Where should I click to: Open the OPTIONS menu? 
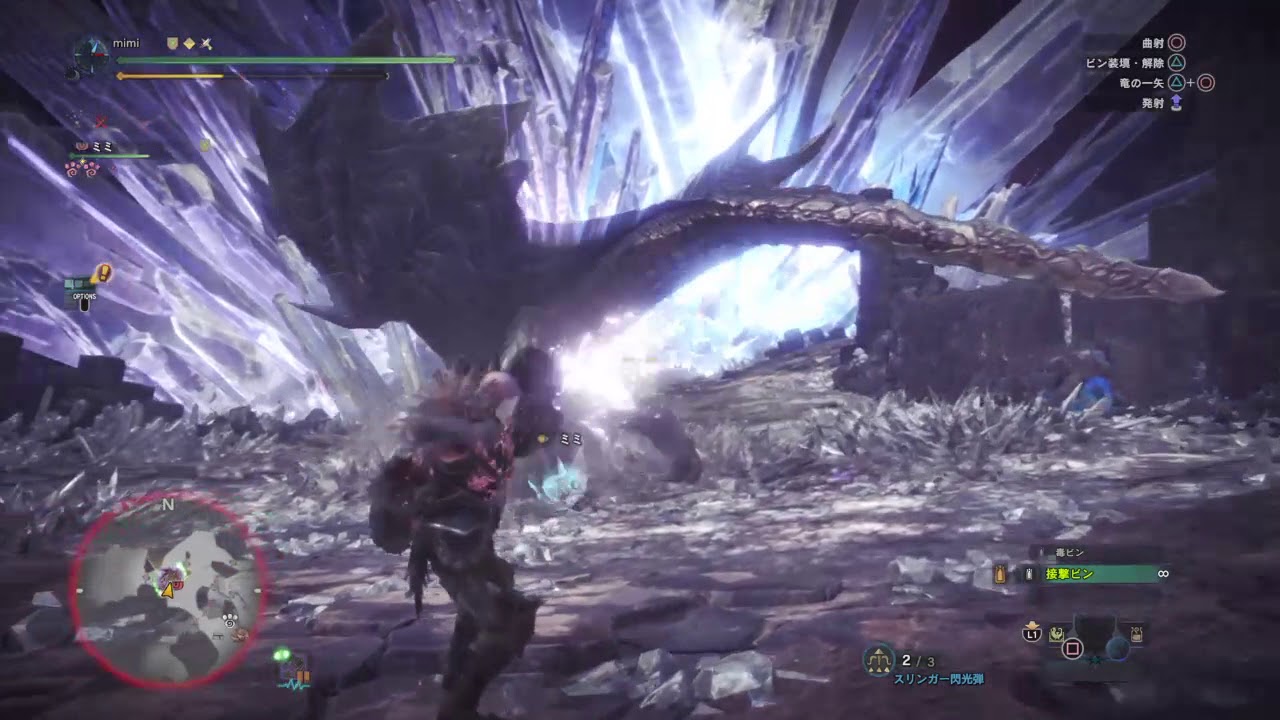(x=85, y=297)
